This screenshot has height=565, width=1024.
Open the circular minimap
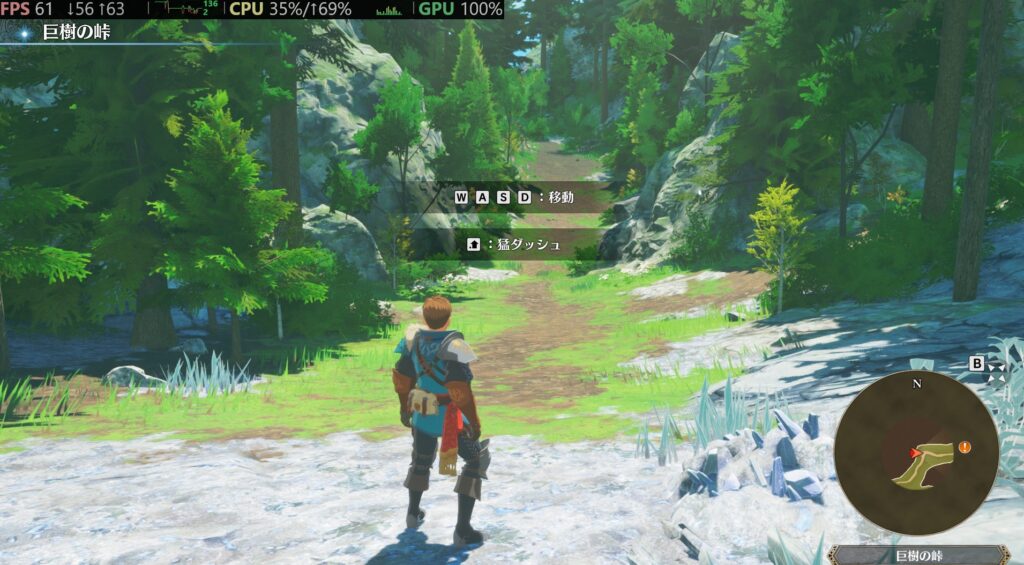(916, 453)
